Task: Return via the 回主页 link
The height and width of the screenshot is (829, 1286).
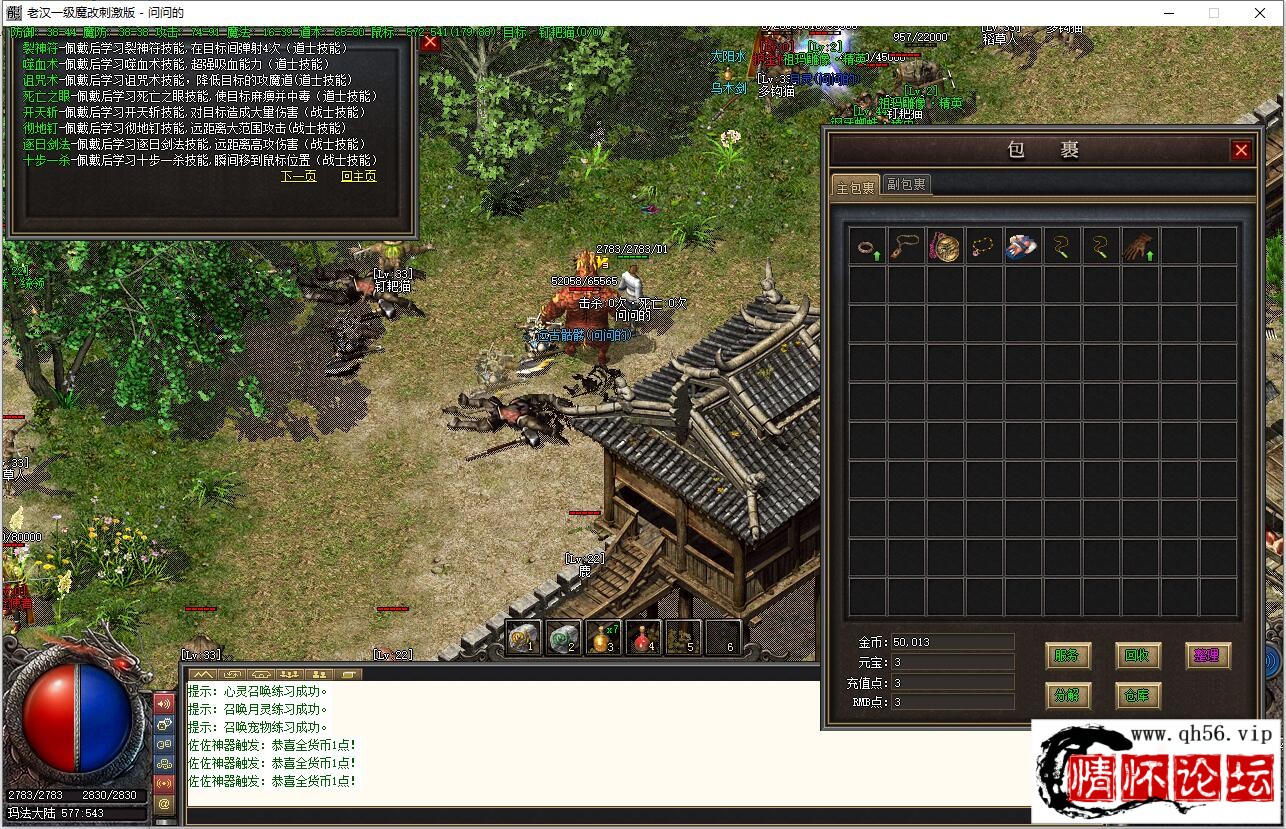Action: click(358, 177)
